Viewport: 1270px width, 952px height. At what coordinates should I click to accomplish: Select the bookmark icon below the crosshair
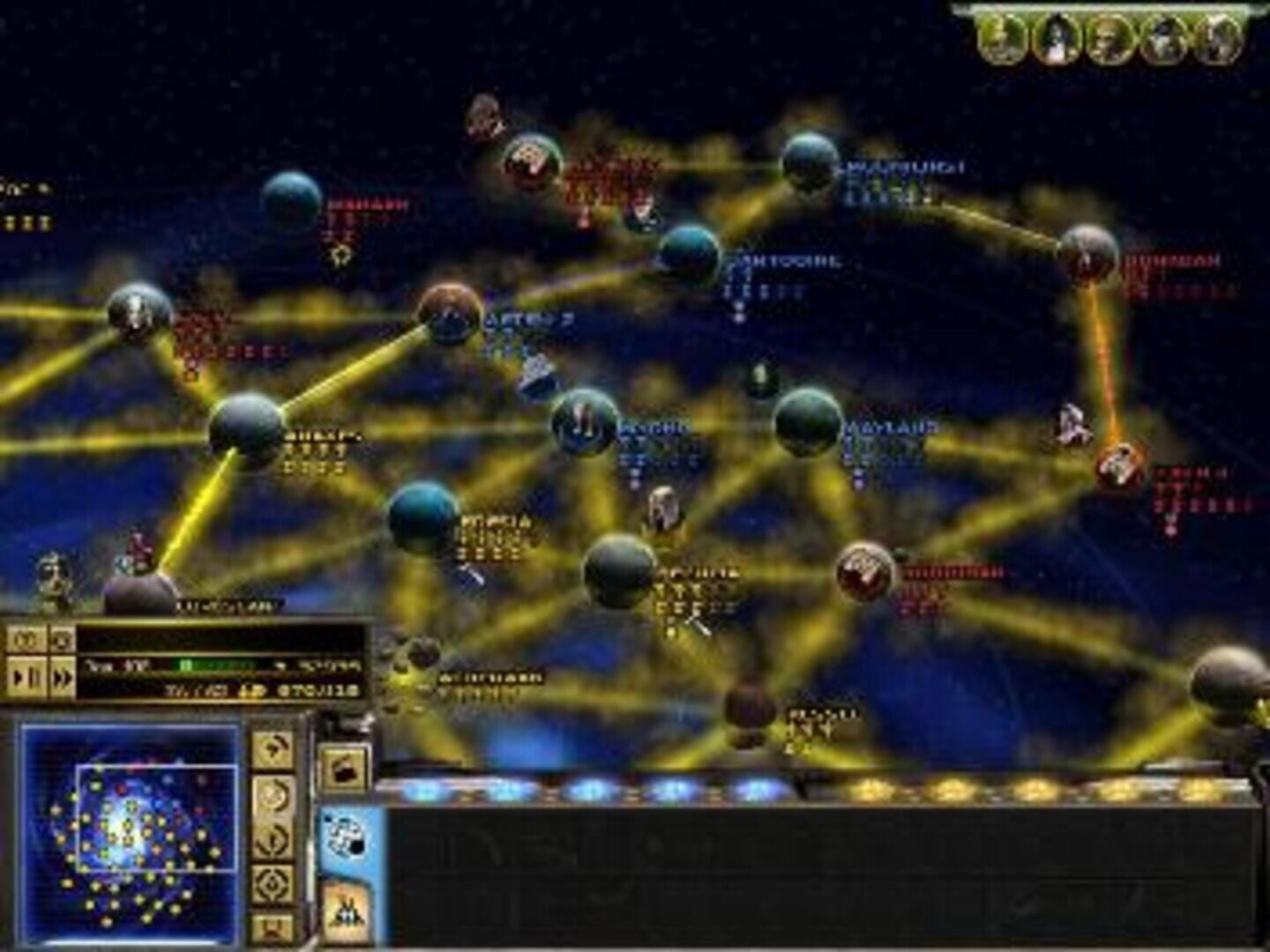(273, 922)
